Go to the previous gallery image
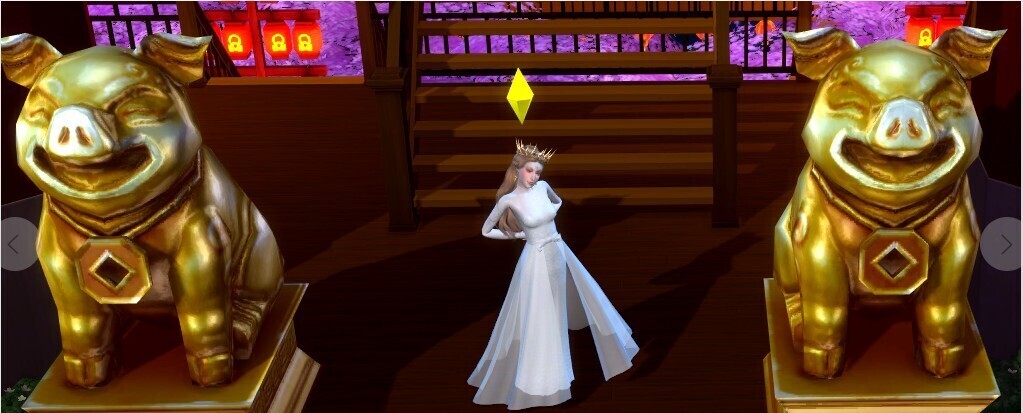 click(14, 244)
